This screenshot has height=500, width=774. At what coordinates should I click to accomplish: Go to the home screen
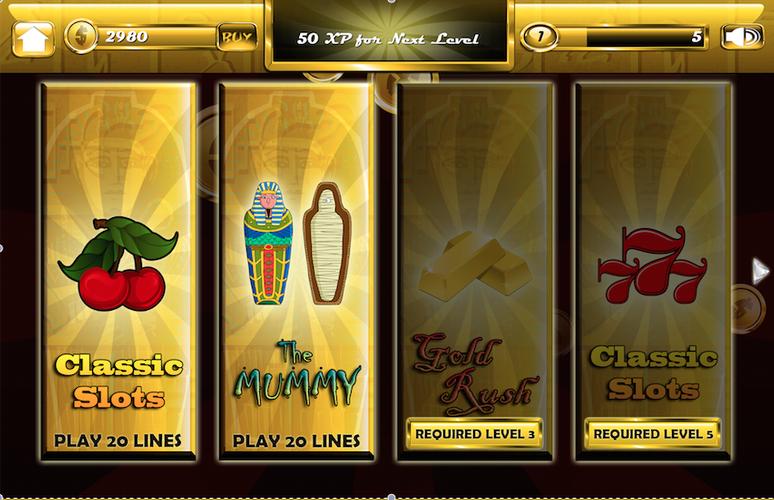(x=33, y=38)
